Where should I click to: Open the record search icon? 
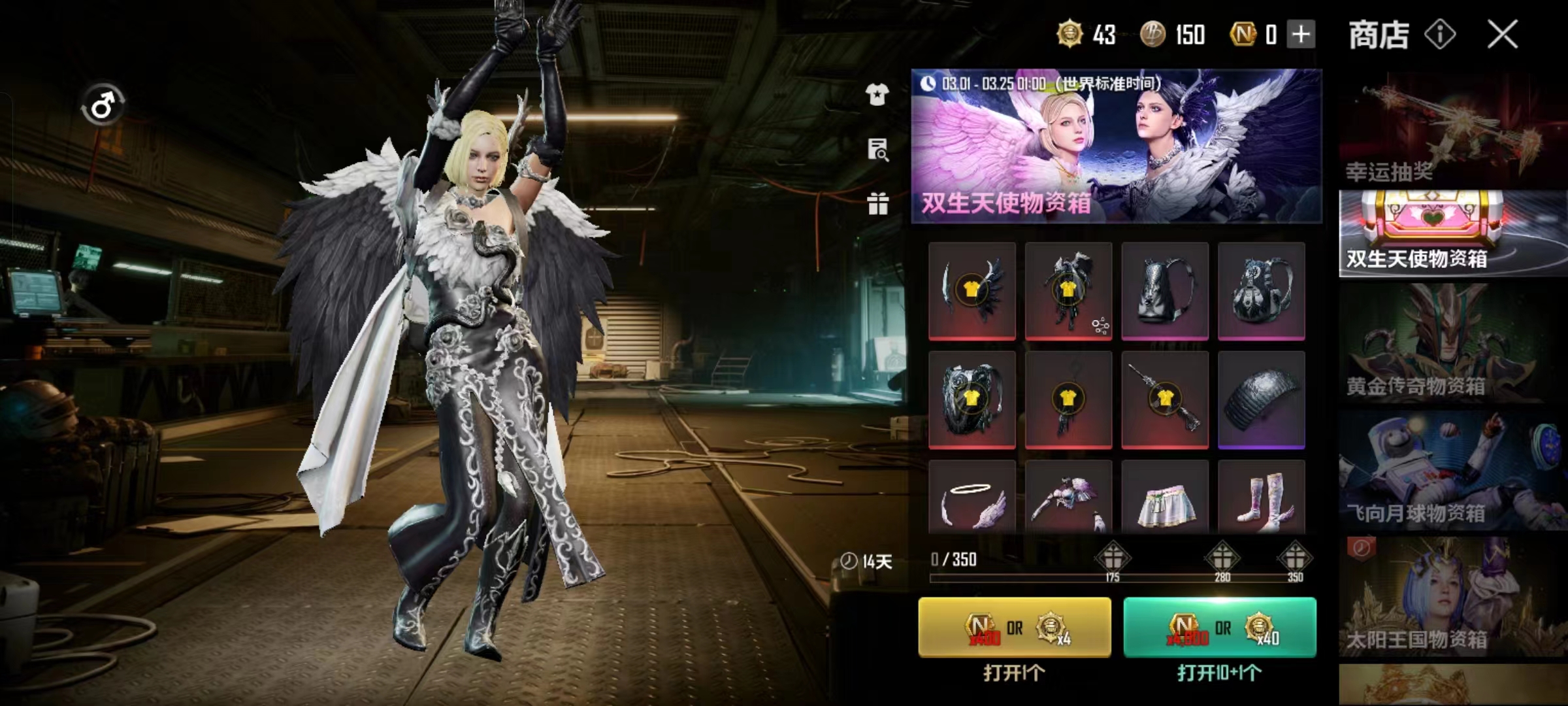pos(877,150)
